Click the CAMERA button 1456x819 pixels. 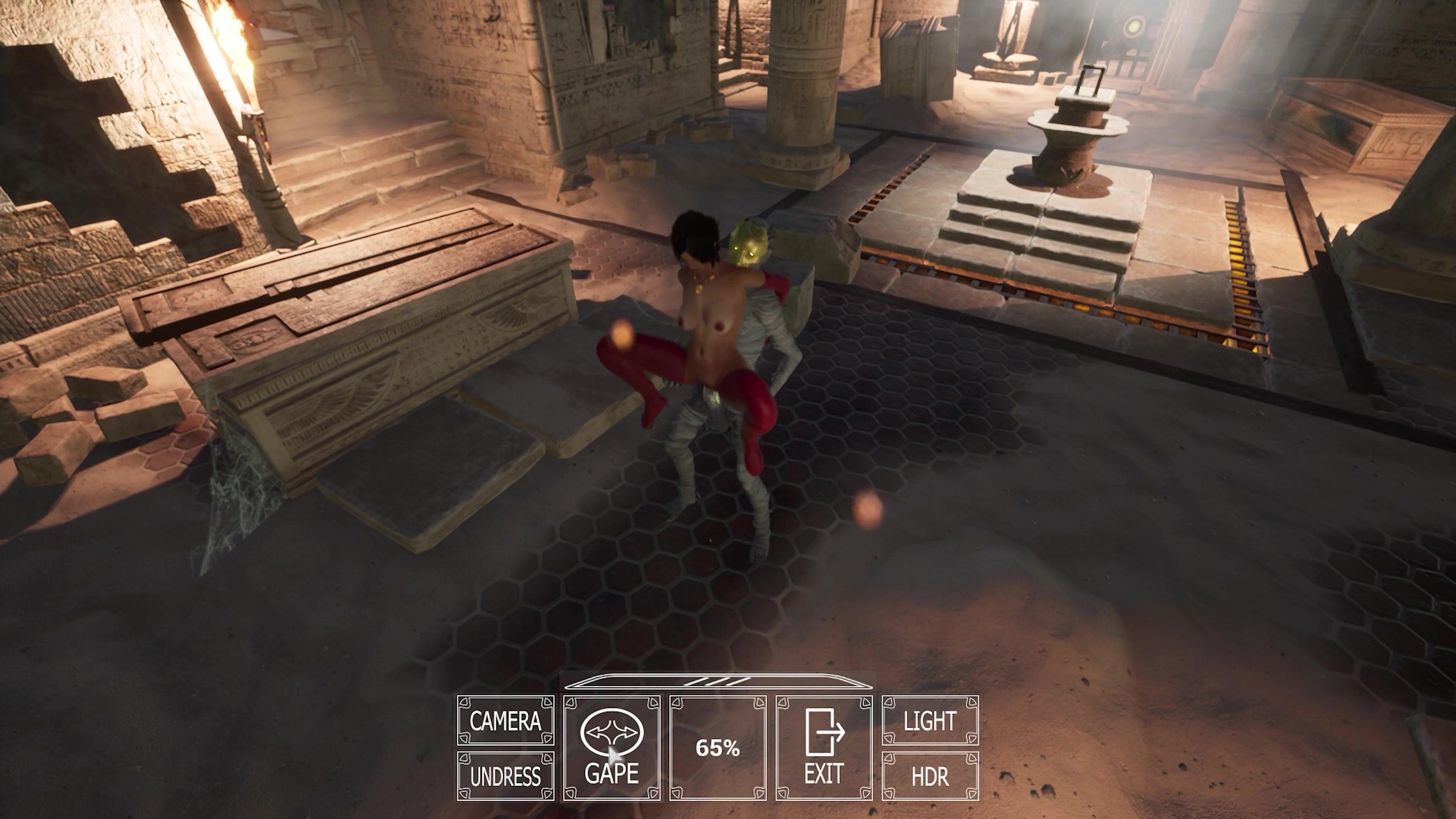505,721
